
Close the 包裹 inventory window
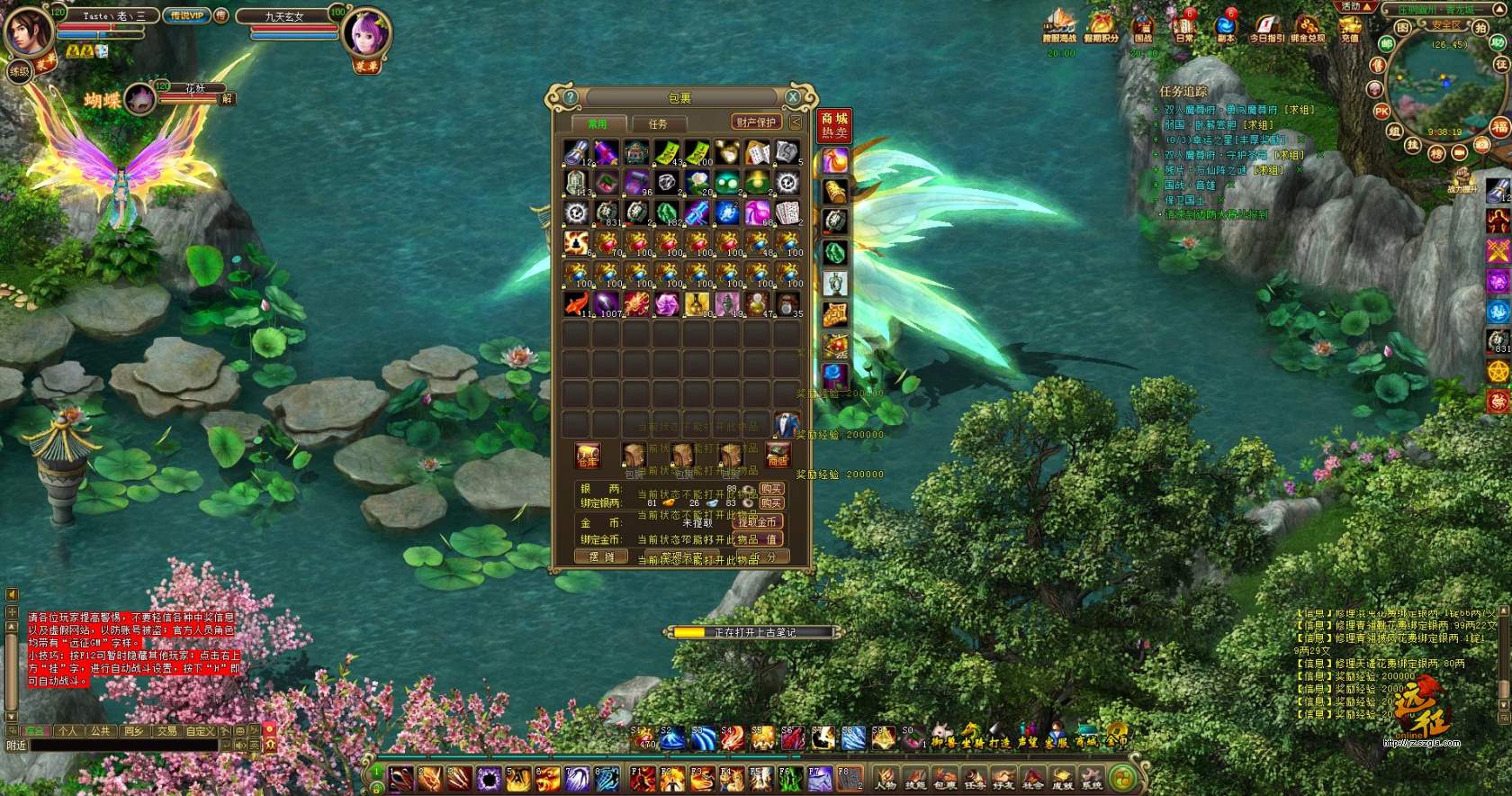[793, 96]
